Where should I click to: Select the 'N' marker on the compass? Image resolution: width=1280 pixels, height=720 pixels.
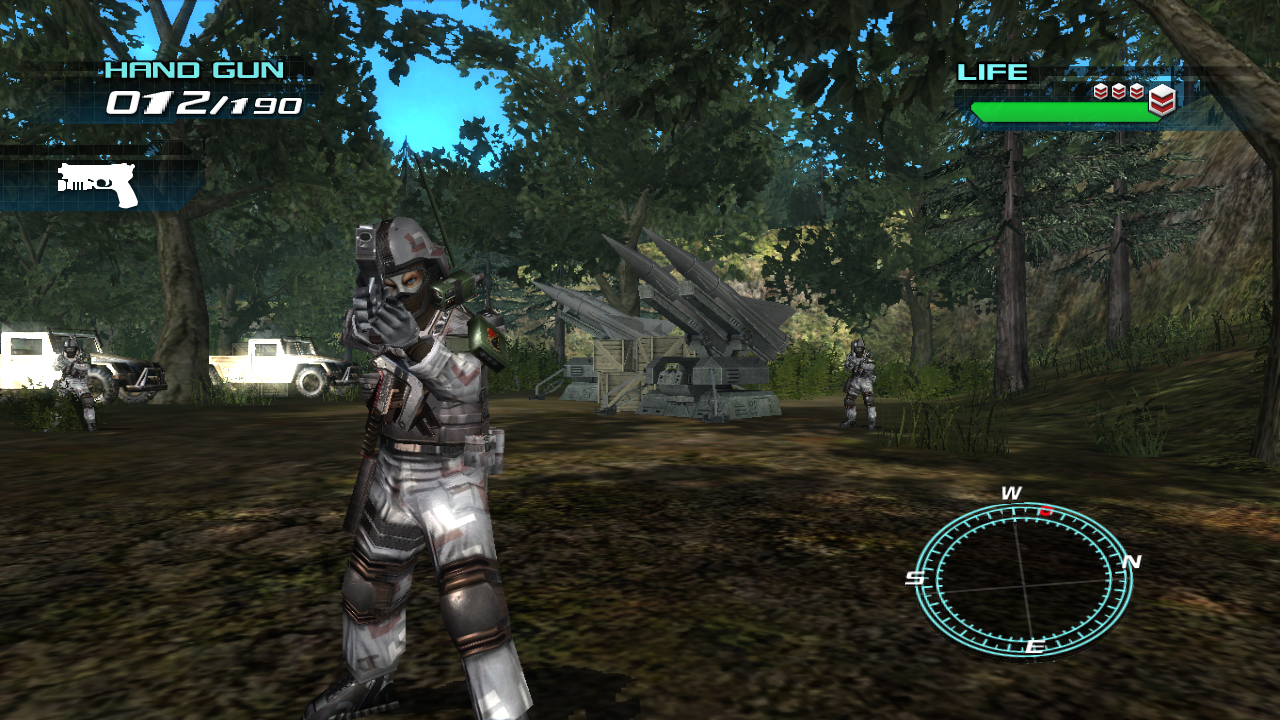click(1133, 561)
